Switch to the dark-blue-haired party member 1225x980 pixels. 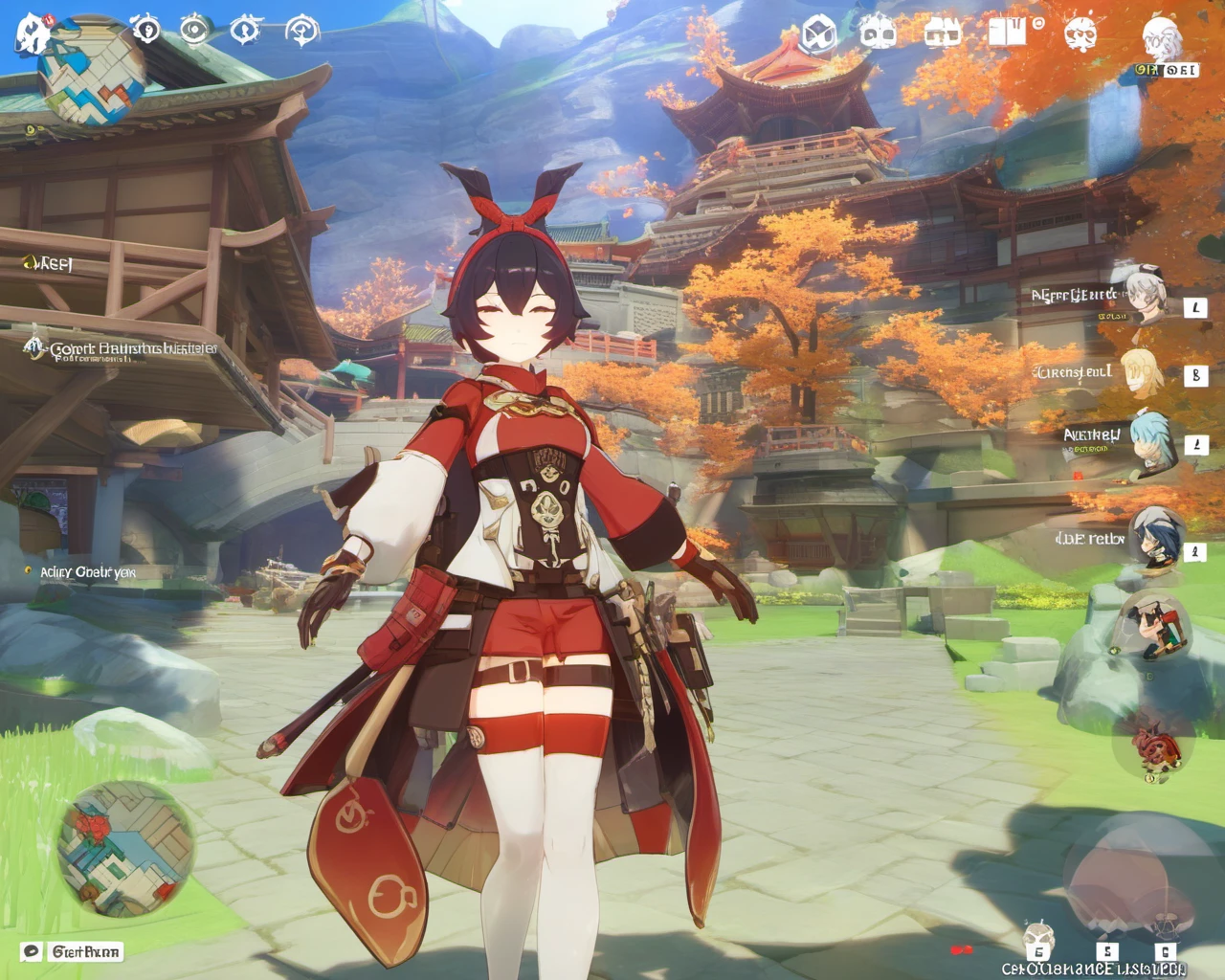1155,538
